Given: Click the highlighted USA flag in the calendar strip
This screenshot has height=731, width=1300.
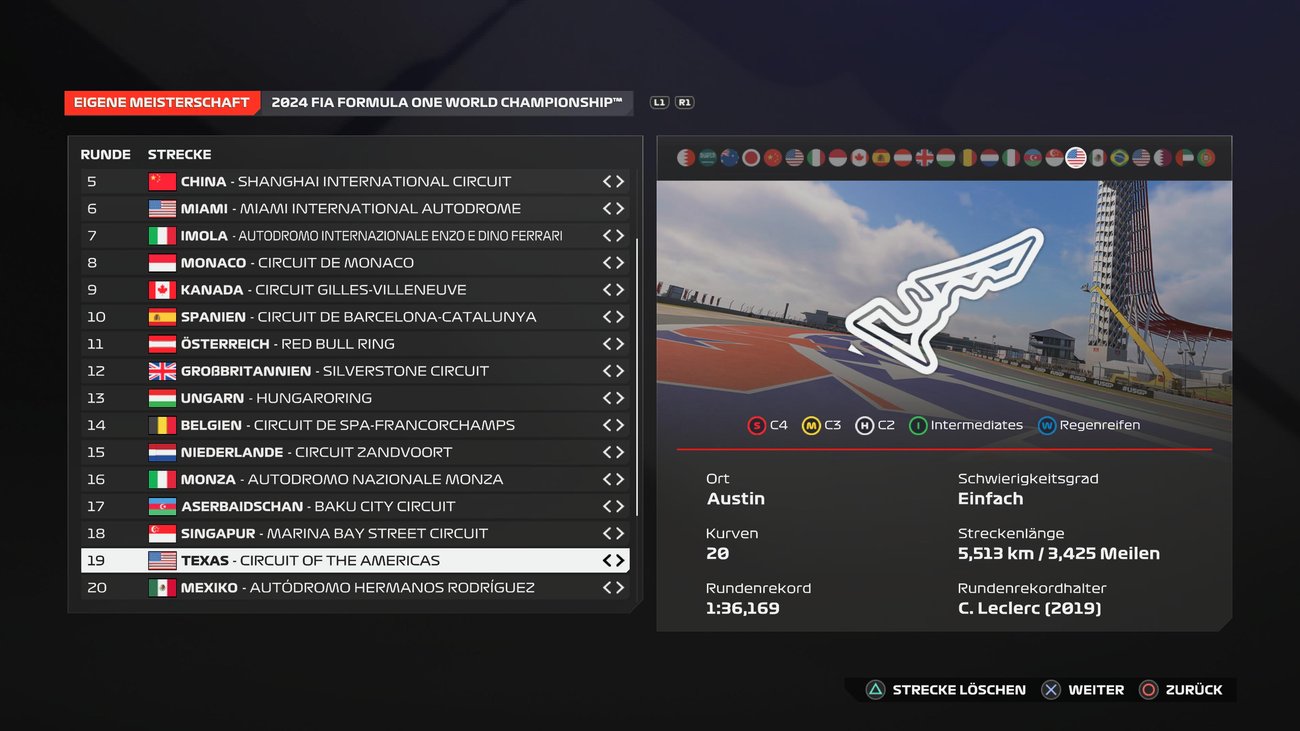Looking at the screenshot, I should click(1076, 156).
